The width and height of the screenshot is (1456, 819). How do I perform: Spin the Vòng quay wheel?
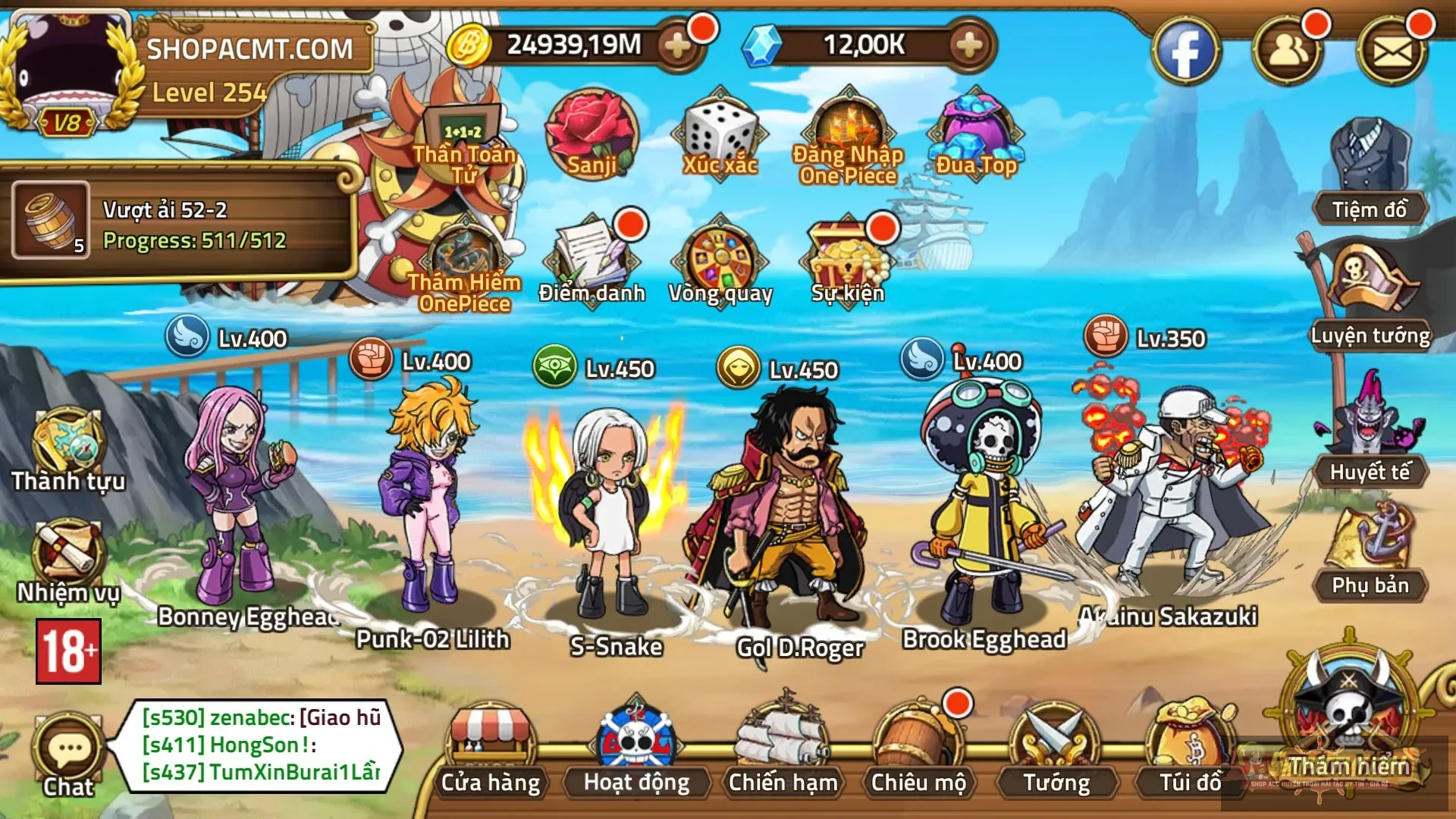point(720,258)
